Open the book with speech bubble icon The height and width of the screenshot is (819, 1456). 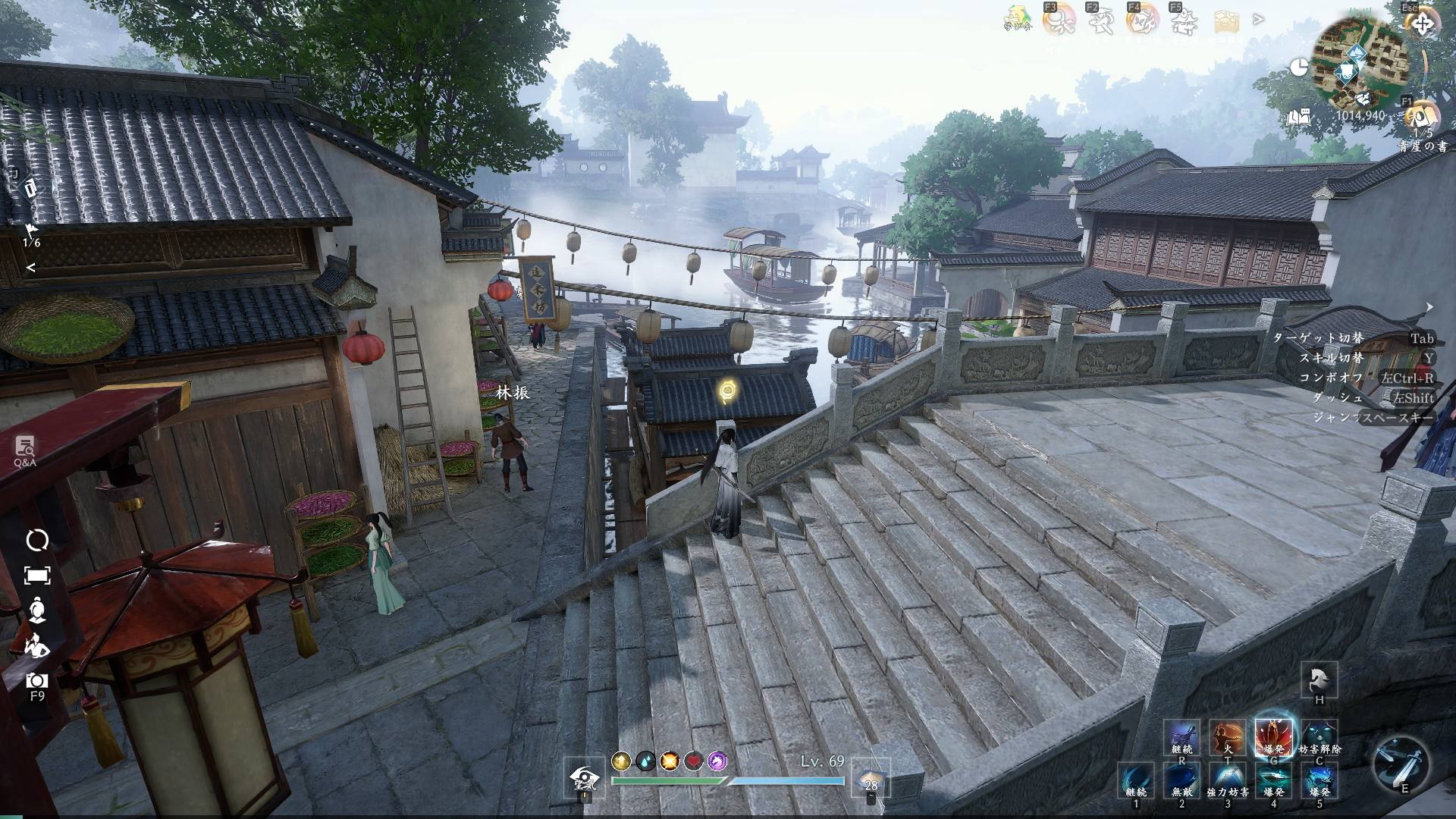[1299, 118]
